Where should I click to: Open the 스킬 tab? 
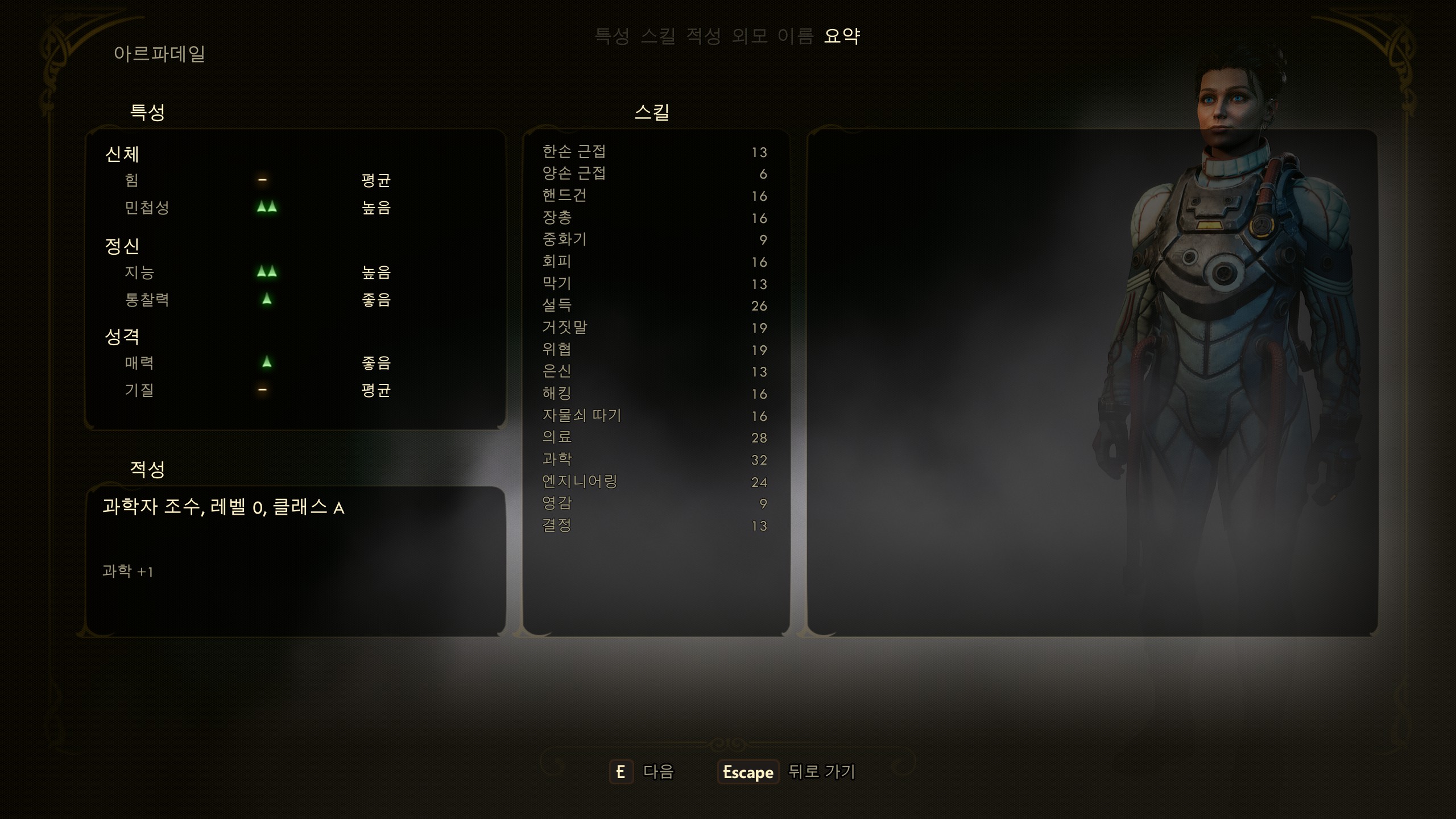click(x=657, y=36)
